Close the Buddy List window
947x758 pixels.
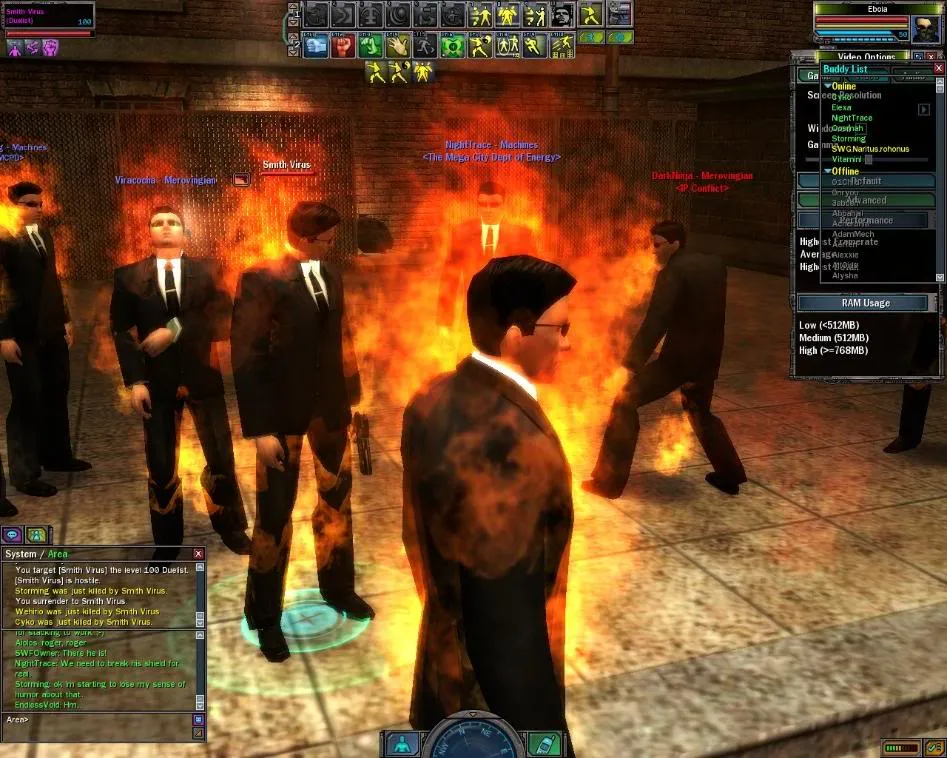pos(938,69)
